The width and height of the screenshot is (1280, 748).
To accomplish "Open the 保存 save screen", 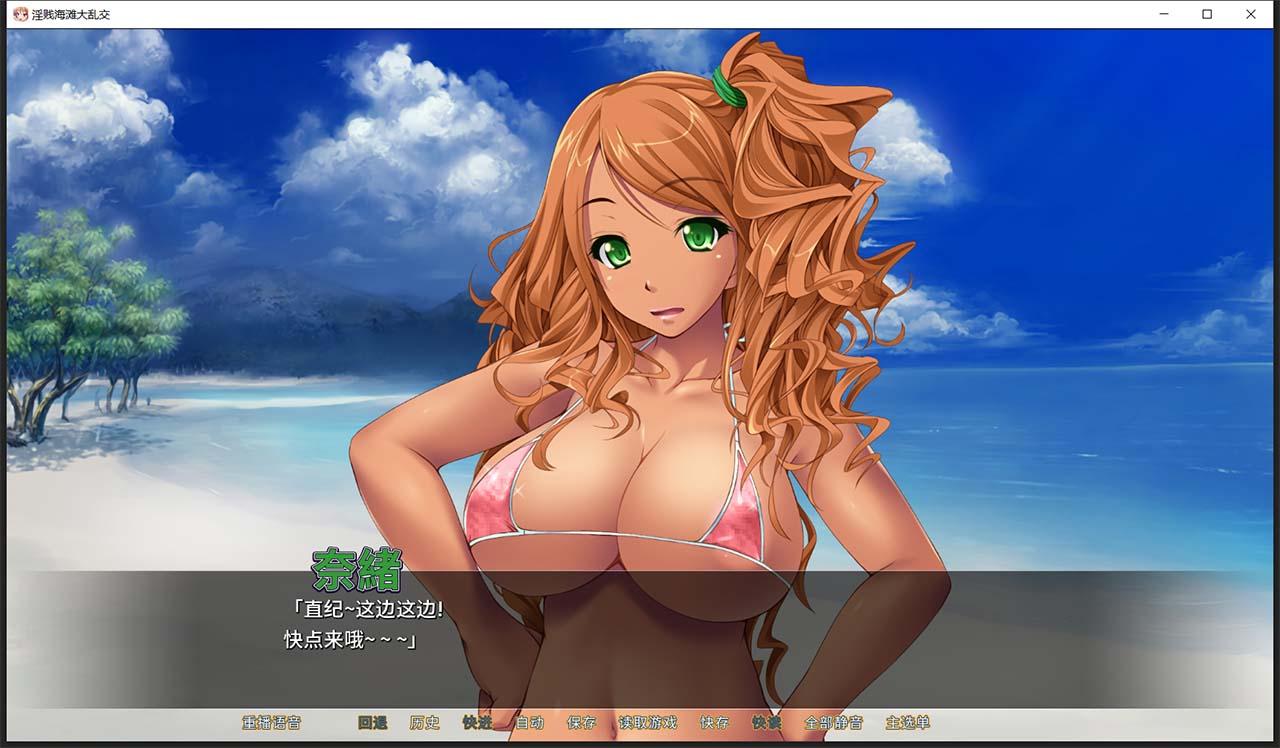I will [581, 722].
